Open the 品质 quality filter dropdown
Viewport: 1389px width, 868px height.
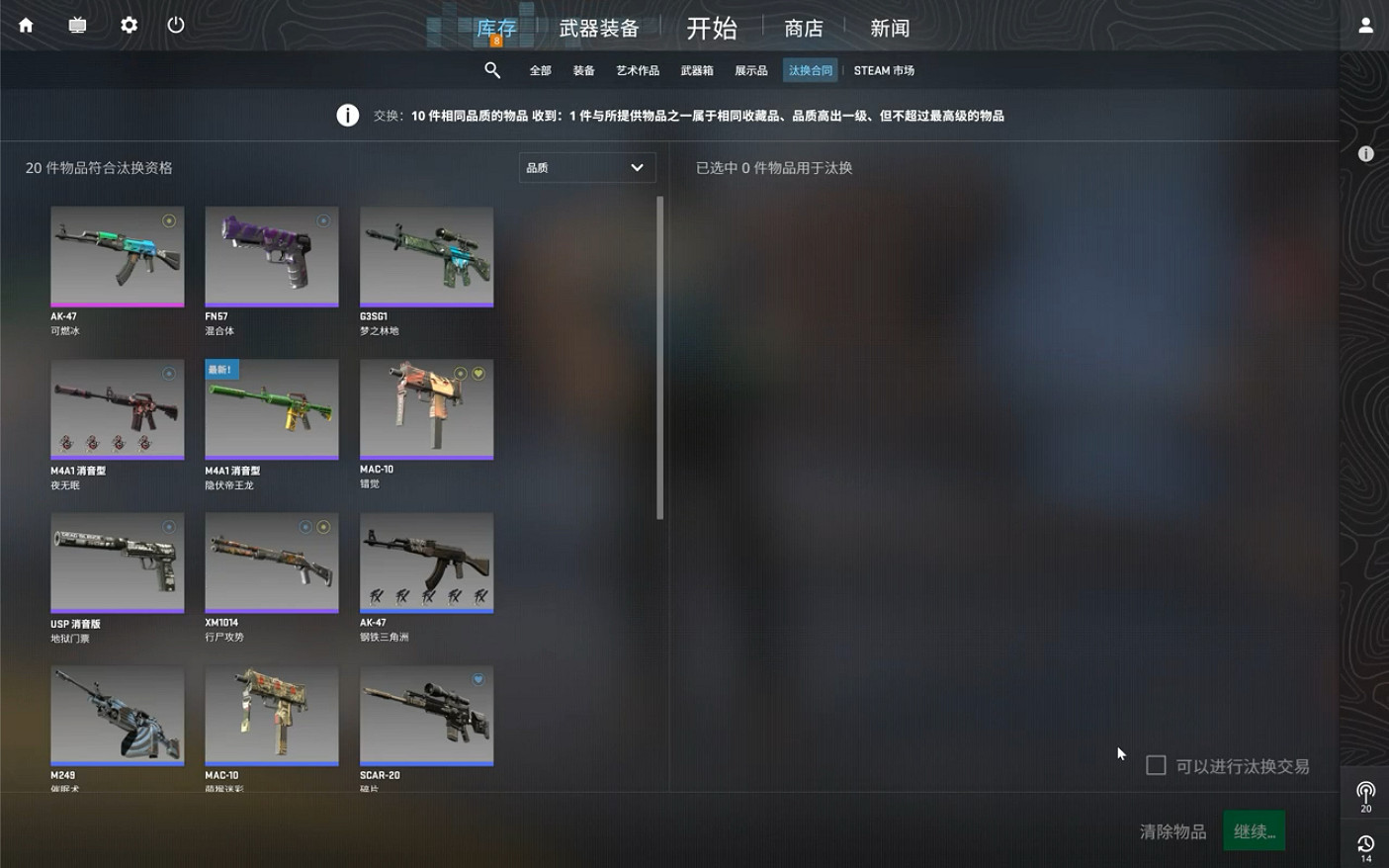(587, 167)
